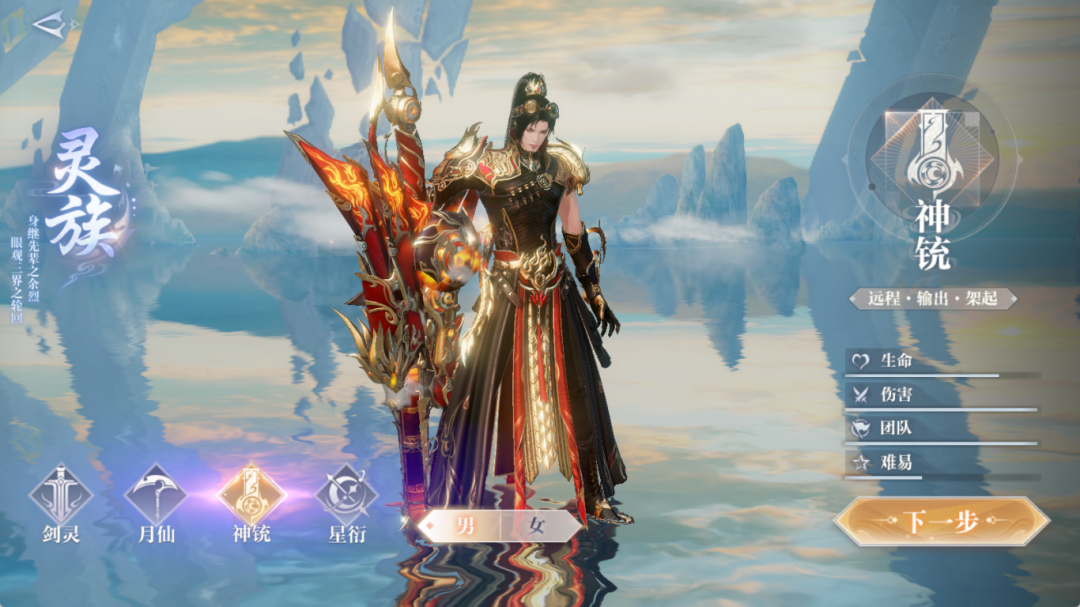
Task: Select male gender 男
Action: 466,527
